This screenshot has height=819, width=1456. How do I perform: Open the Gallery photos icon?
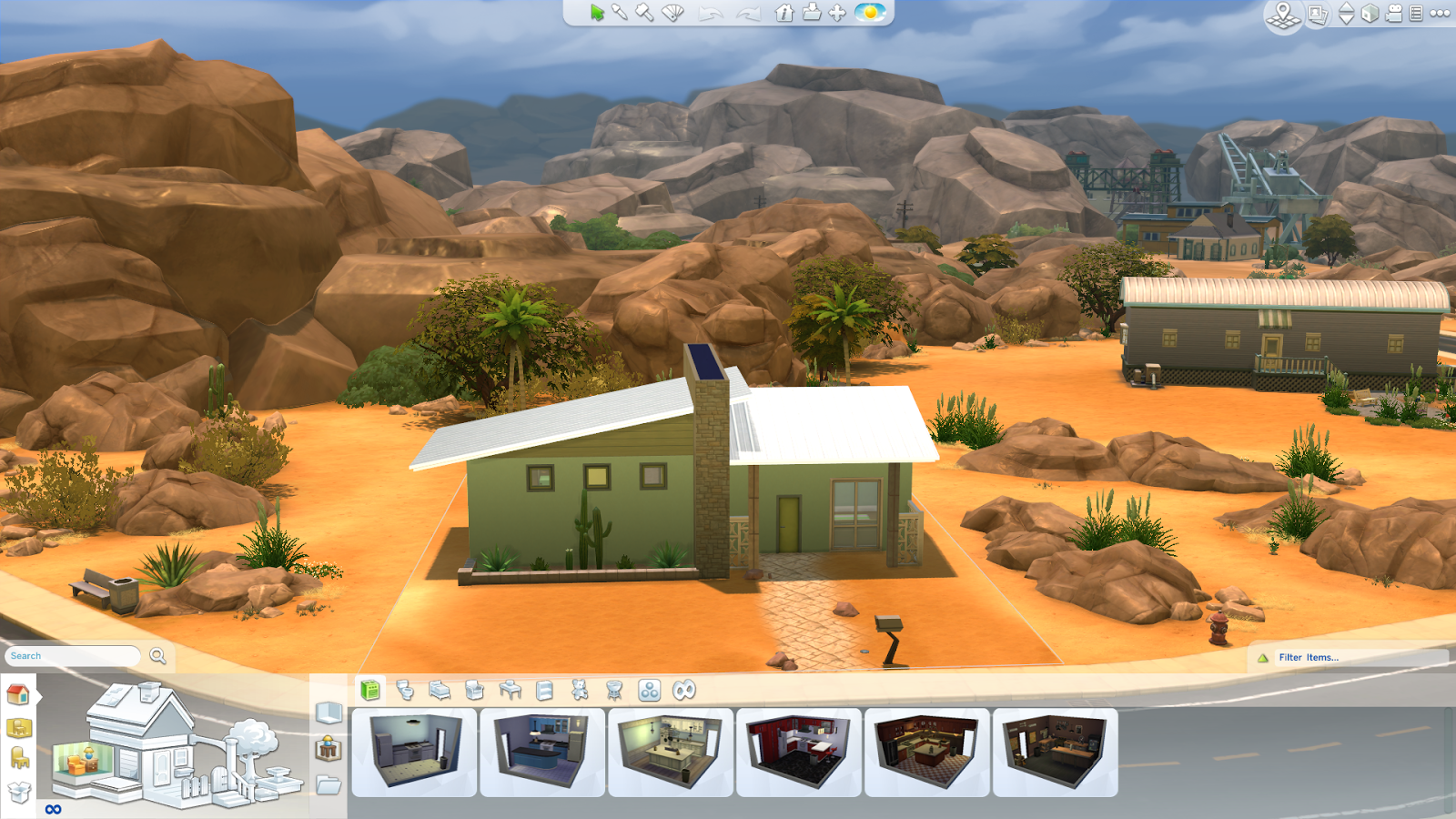coord(1317,15)
